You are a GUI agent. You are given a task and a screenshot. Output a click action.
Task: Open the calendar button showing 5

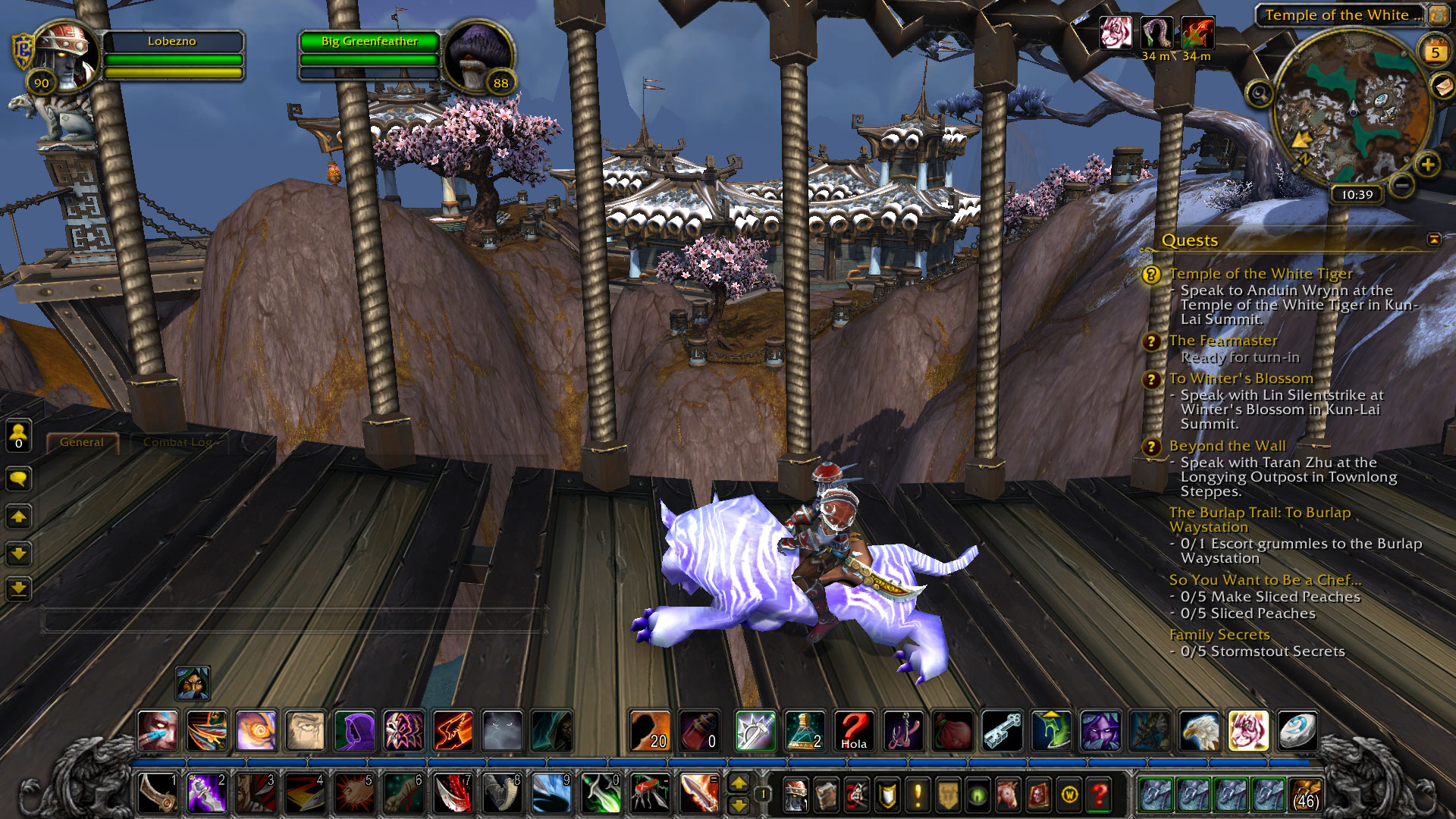(x=1434, y=52)
